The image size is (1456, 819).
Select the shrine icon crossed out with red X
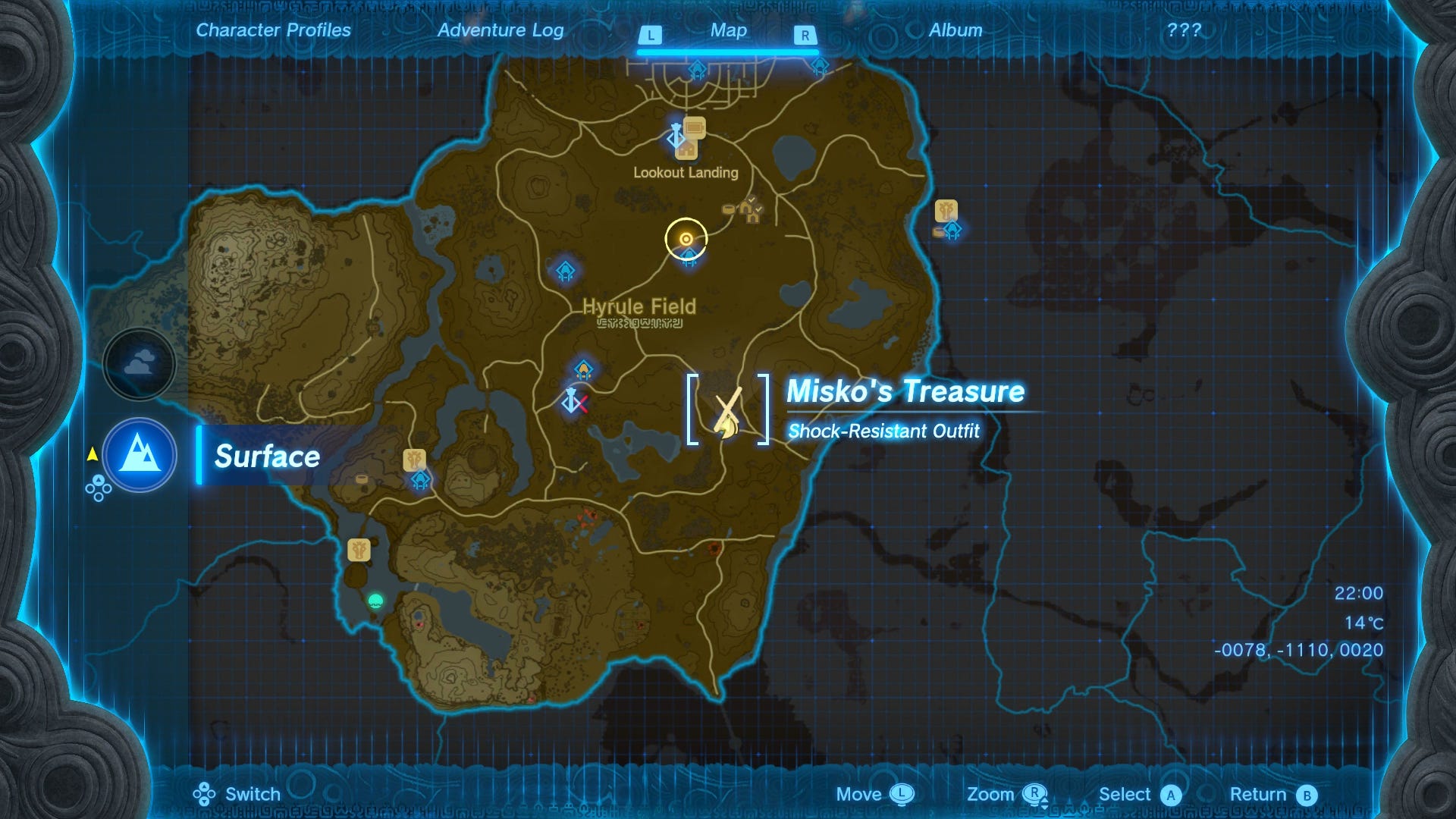coord(573,400)
